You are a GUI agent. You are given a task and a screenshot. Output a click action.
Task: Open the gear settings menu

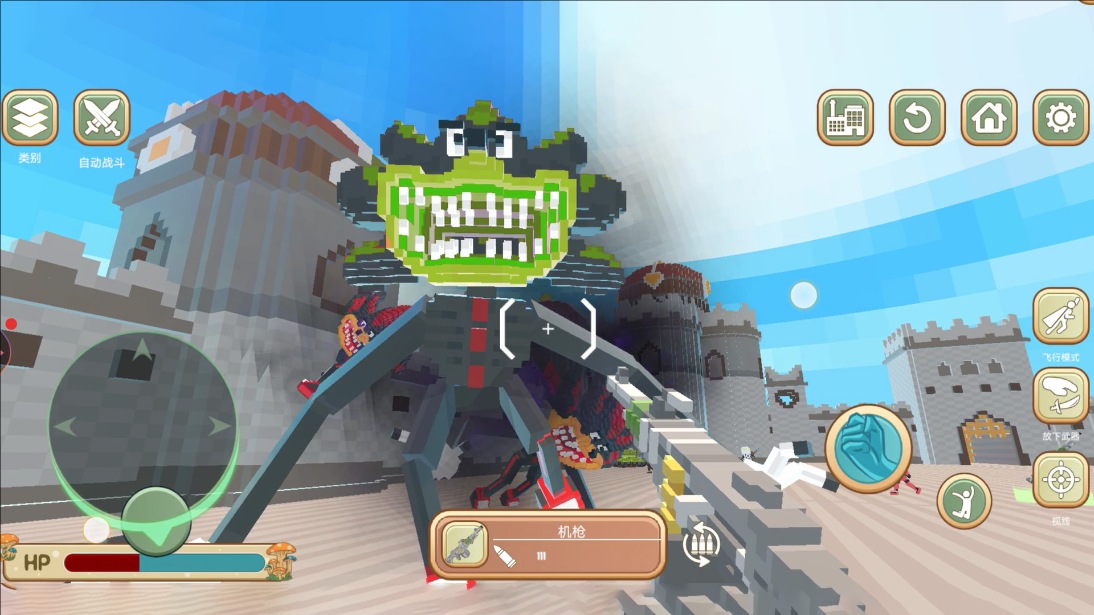[1060, 118]
